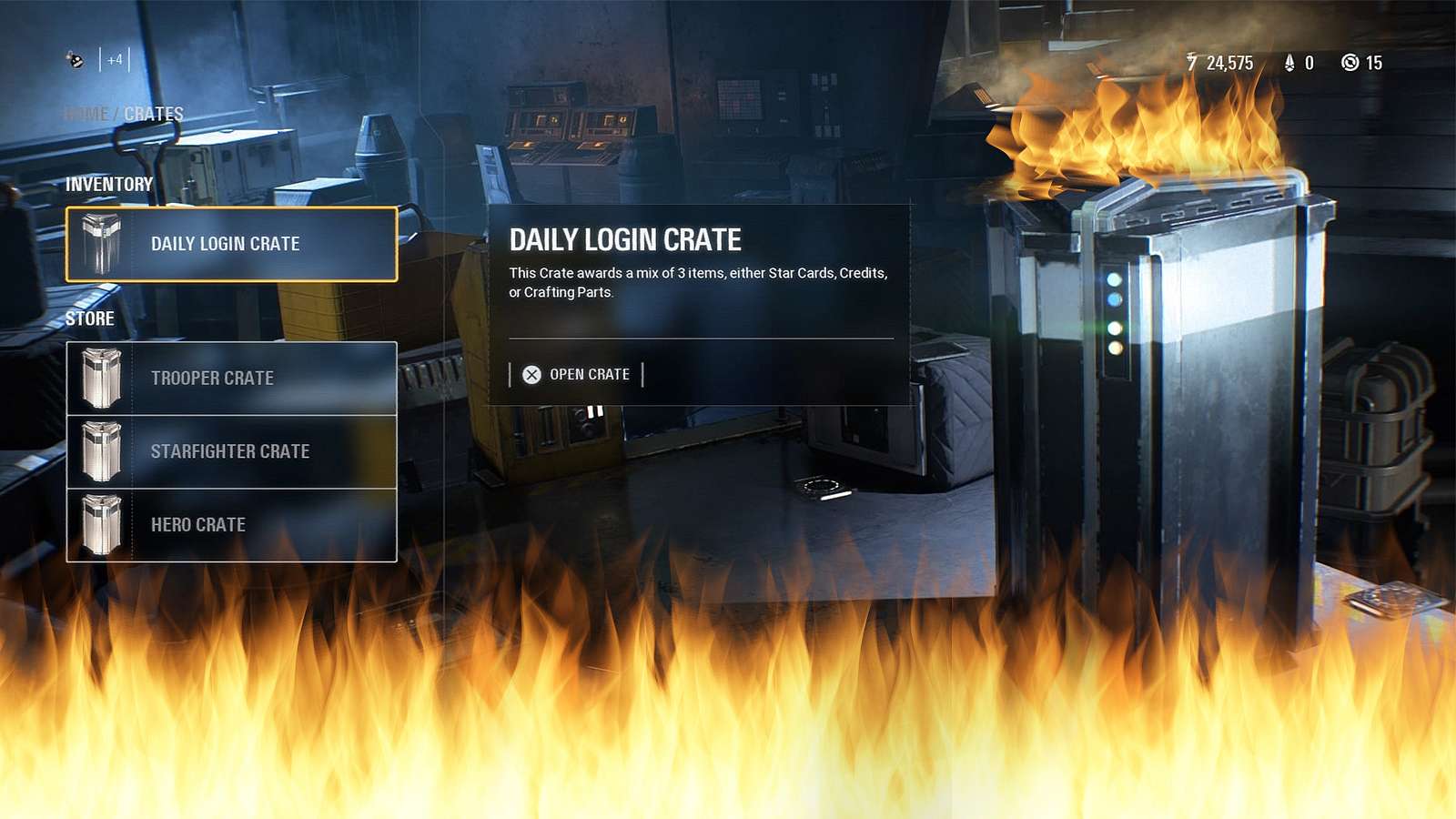Click the crystals currency icon showing 0
The height and width of the screenshot is (819, 1456).
click(1288, 63)
